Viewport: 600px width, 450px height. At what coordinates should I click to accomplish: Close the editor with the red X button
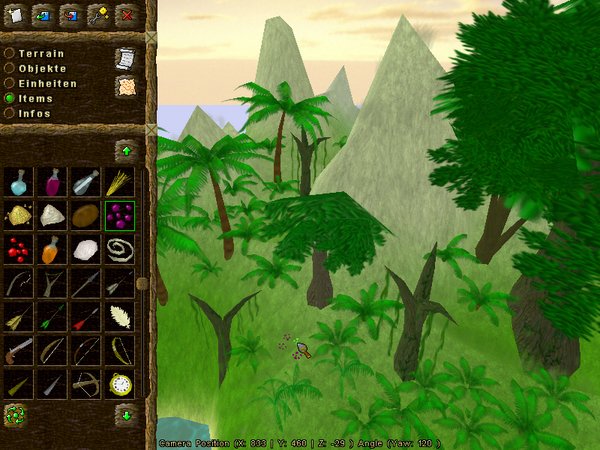click(126, 14)
